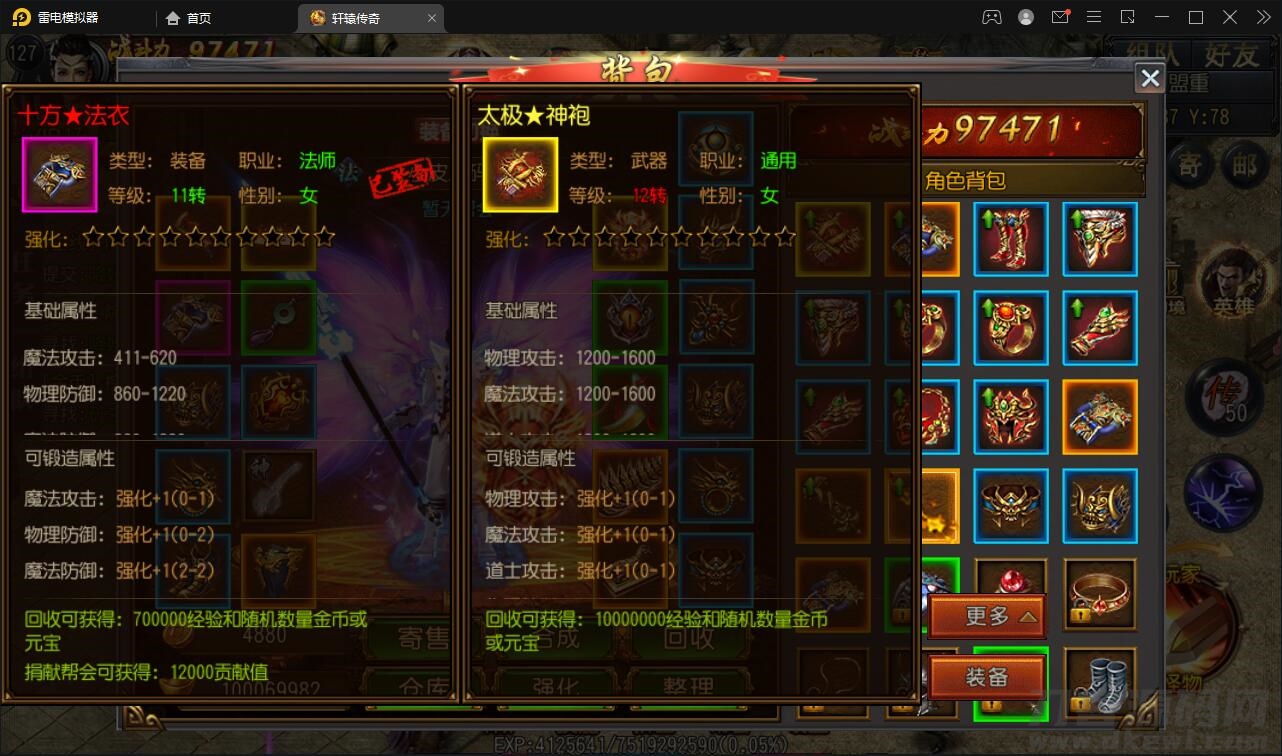The width and height of the screenshot is (1282, 756).
Task: Toggle the lock on the ruby ring item
Action: 1080,613
